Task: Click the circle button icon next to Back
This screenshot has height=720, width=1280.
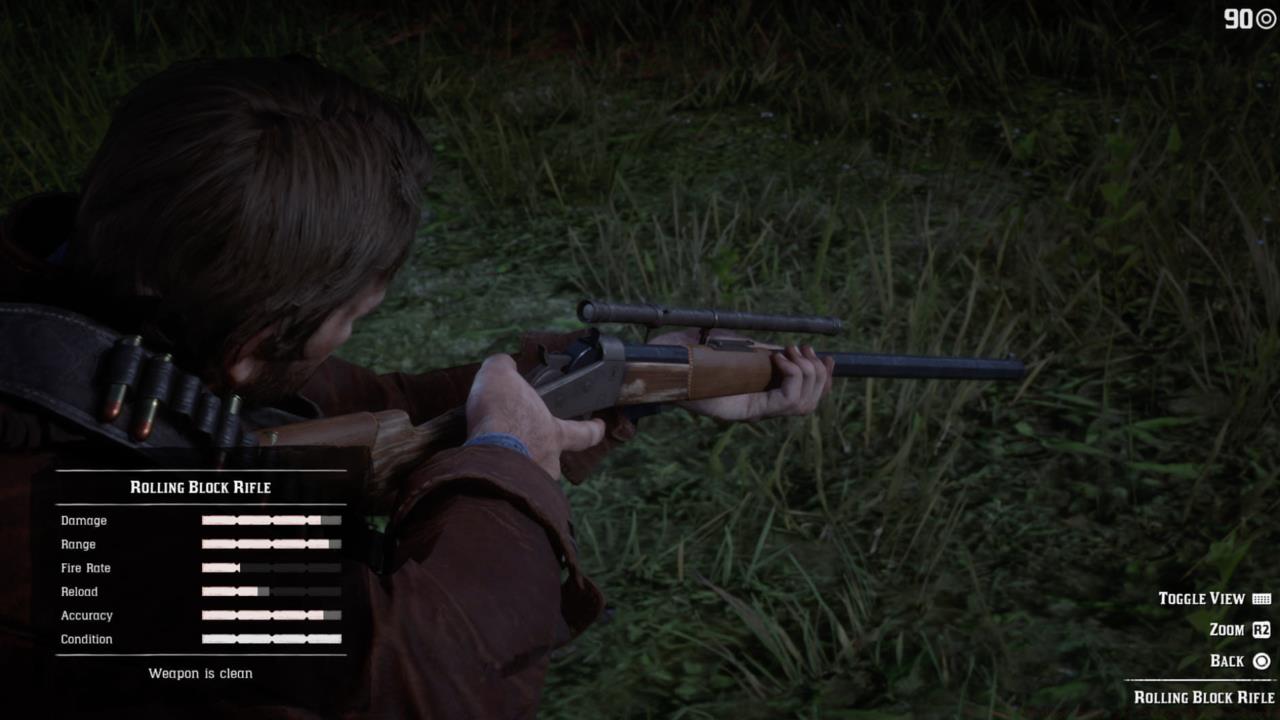Action: pyautogui.click(x=1264, y=661)
